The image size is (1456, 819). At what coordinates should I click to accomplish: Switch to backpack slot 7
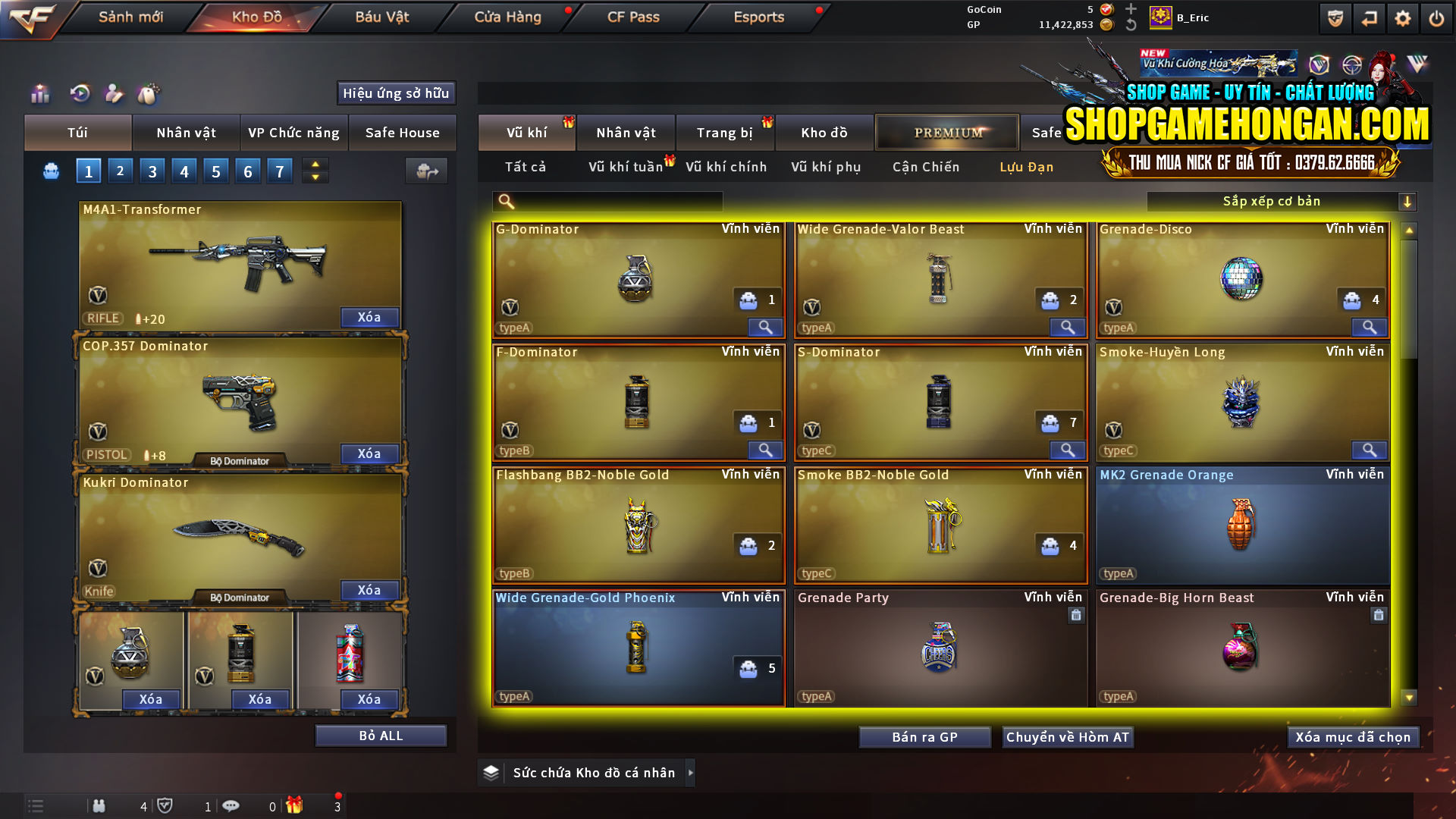click(280, 171)
